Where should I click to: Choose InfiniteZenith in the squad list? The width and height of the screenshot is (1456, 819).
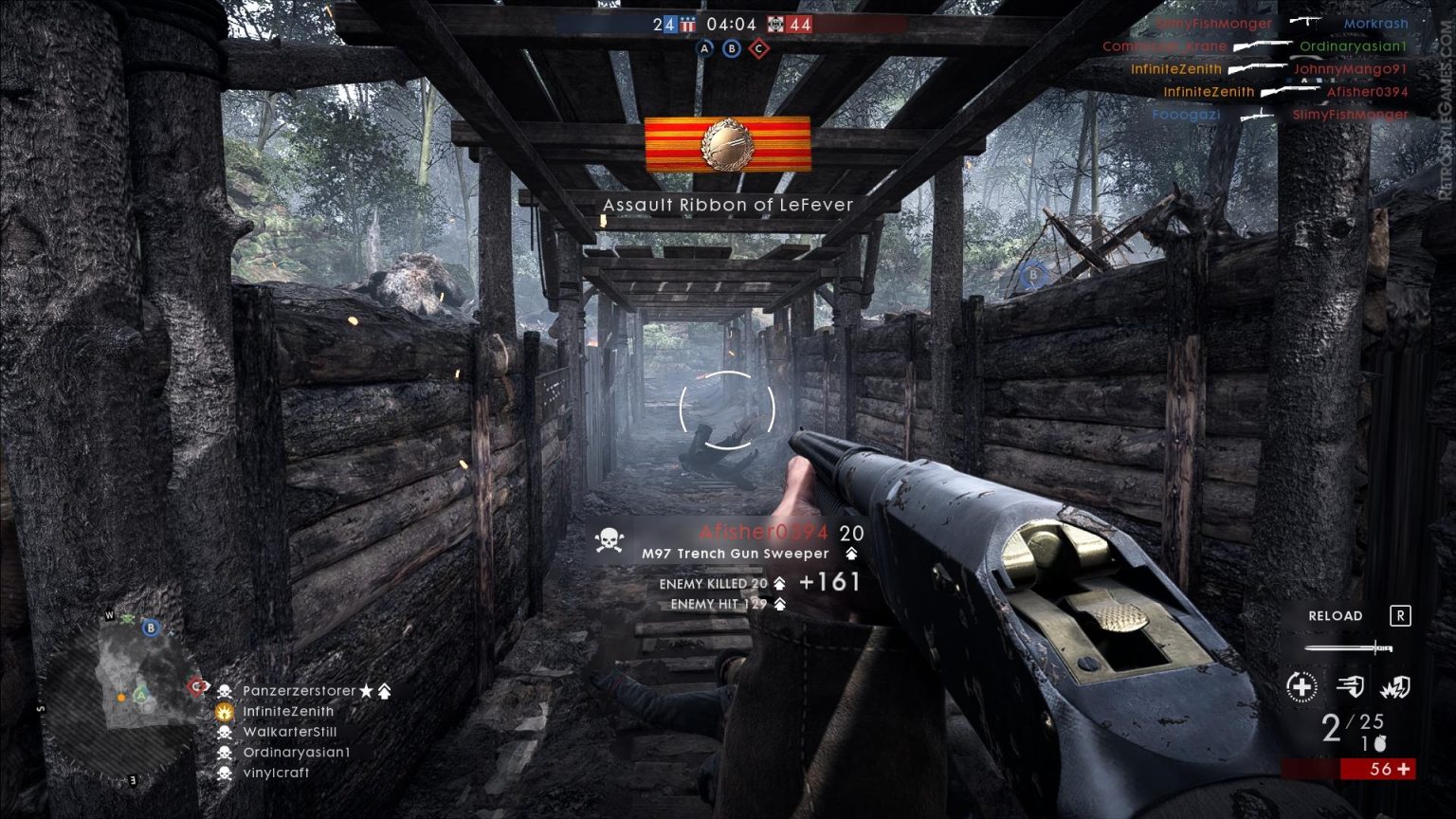coord(288,711)
